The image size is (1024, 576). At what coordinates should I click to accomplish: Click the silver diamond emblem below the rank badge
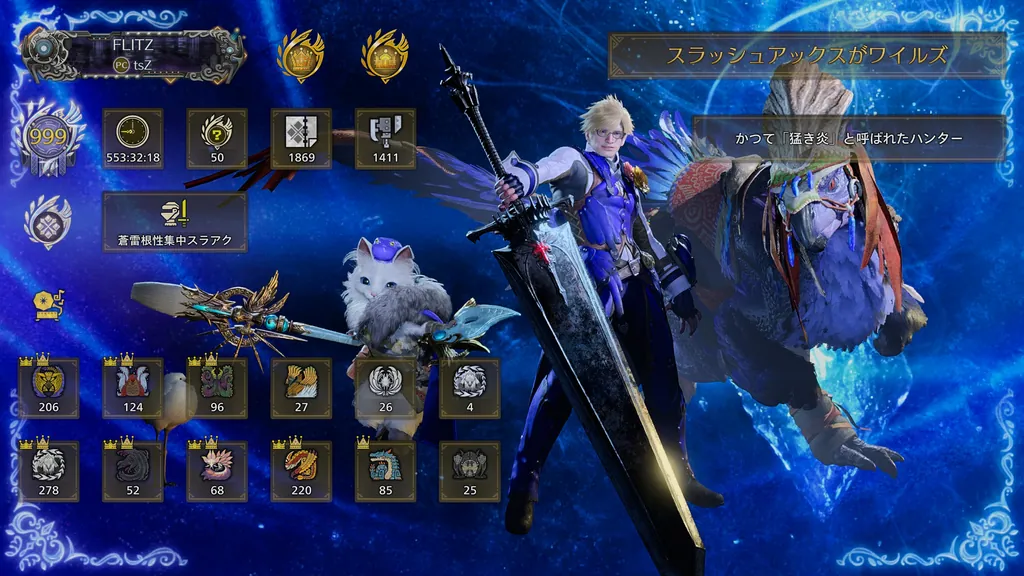click(47, 222)
